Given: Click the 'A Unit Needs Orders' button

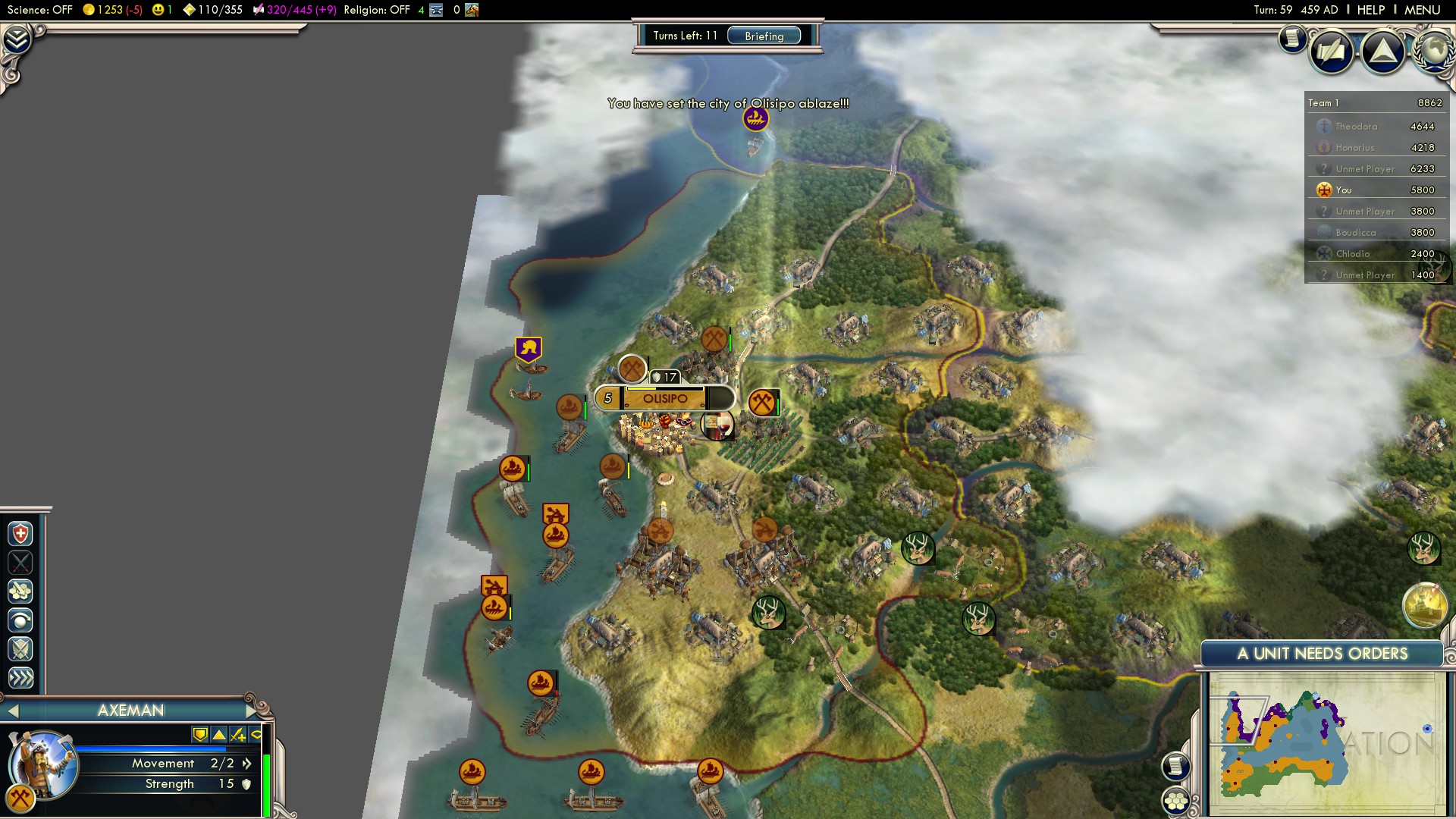Looking at the screenshot, I should click(x=1322, y=654).
